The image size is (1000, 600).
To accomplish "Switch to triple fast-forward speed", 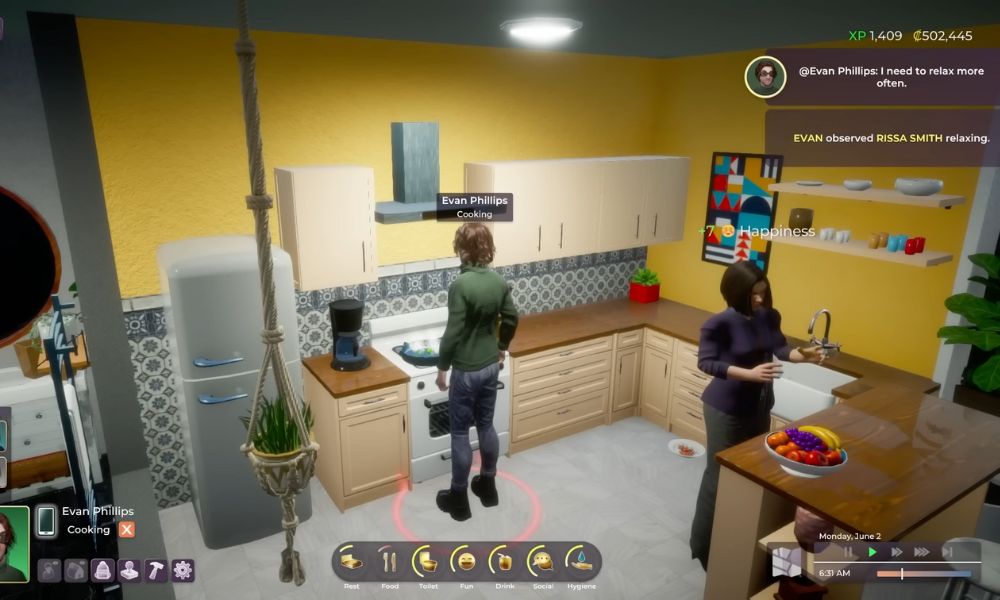I will point(921,551).
